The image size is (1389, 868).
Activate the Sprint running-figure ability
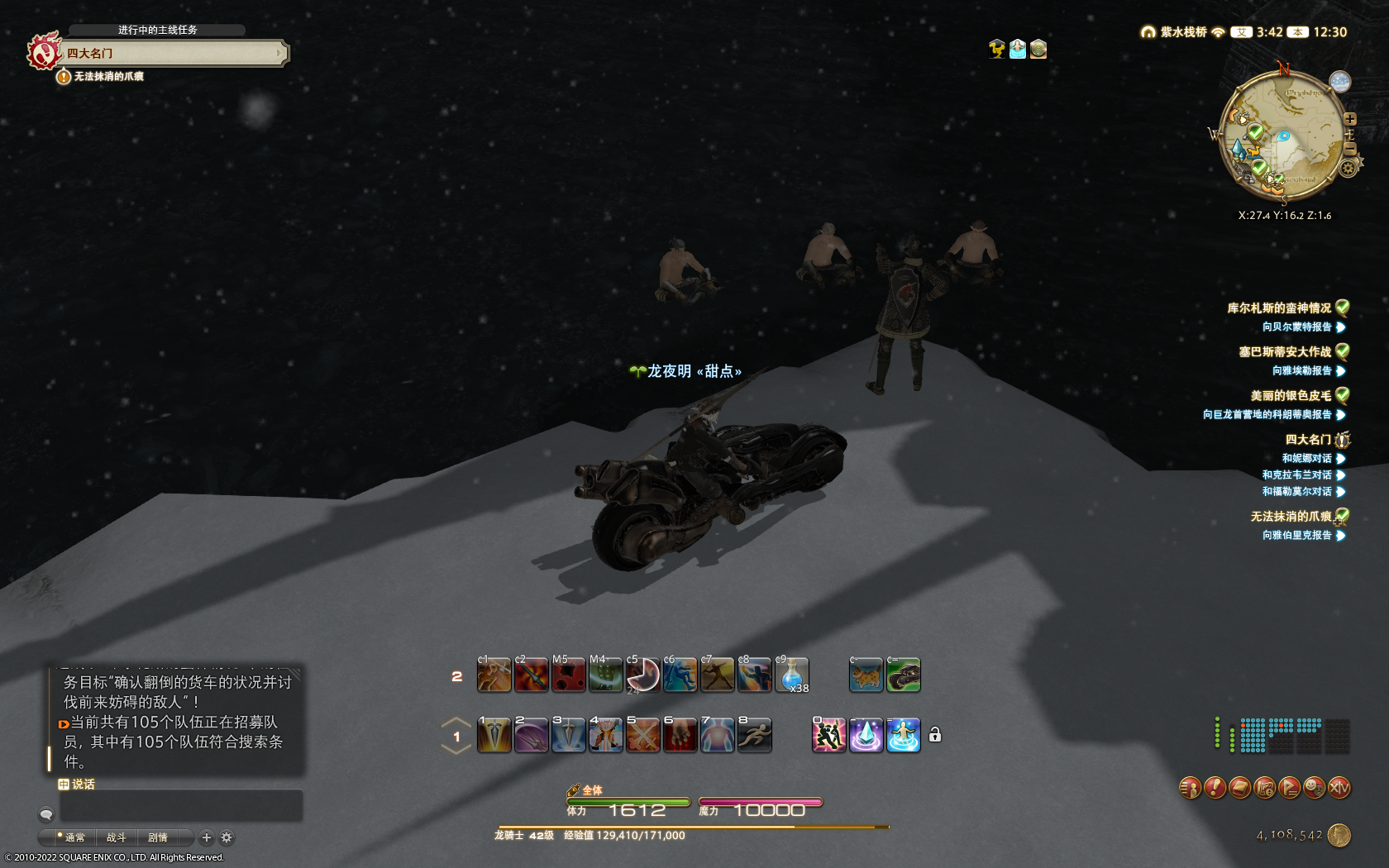click(x=754, y=735)
